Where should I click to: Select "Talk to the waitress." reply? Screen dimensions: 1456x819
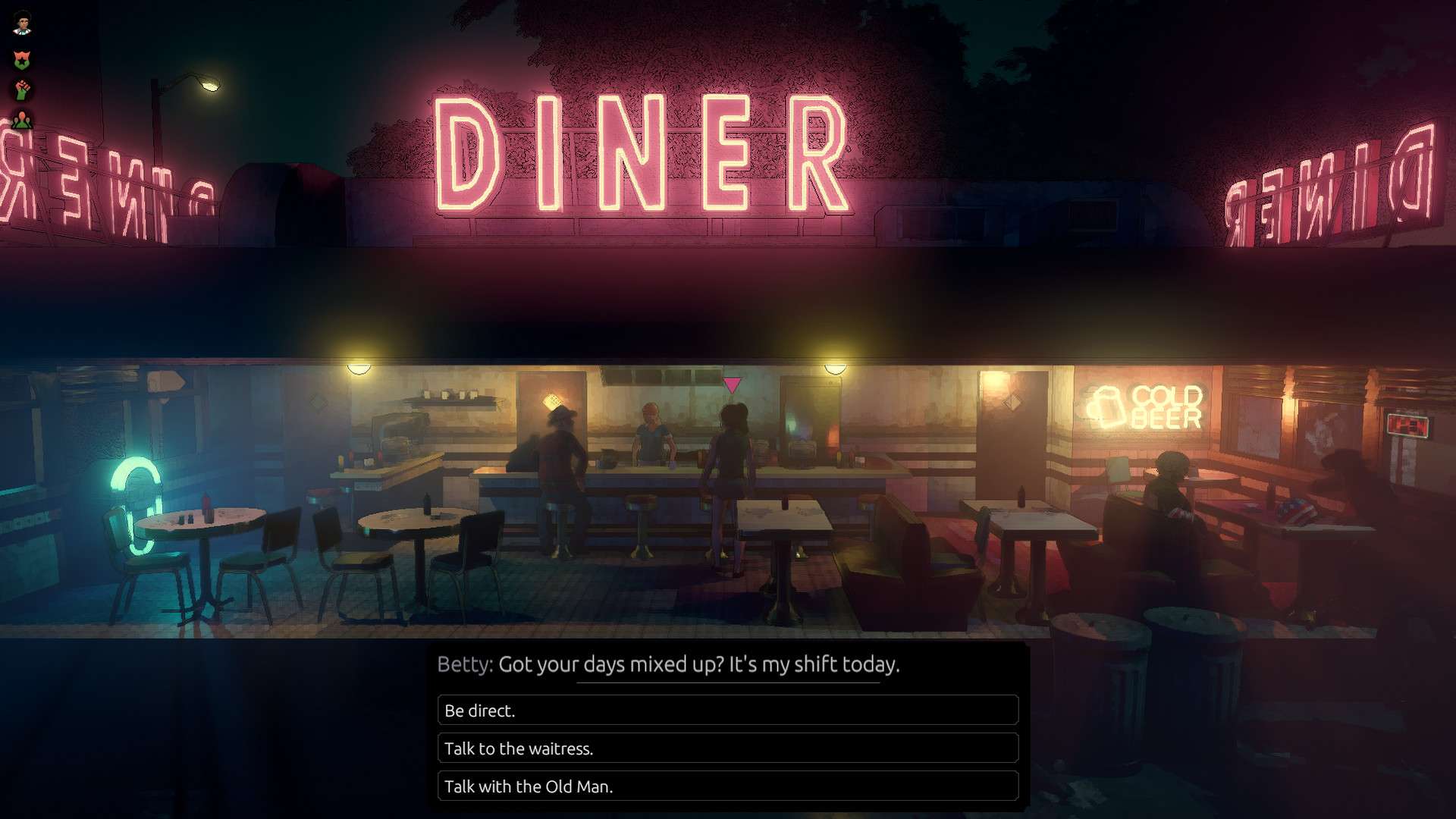click(x=727, y=748)
